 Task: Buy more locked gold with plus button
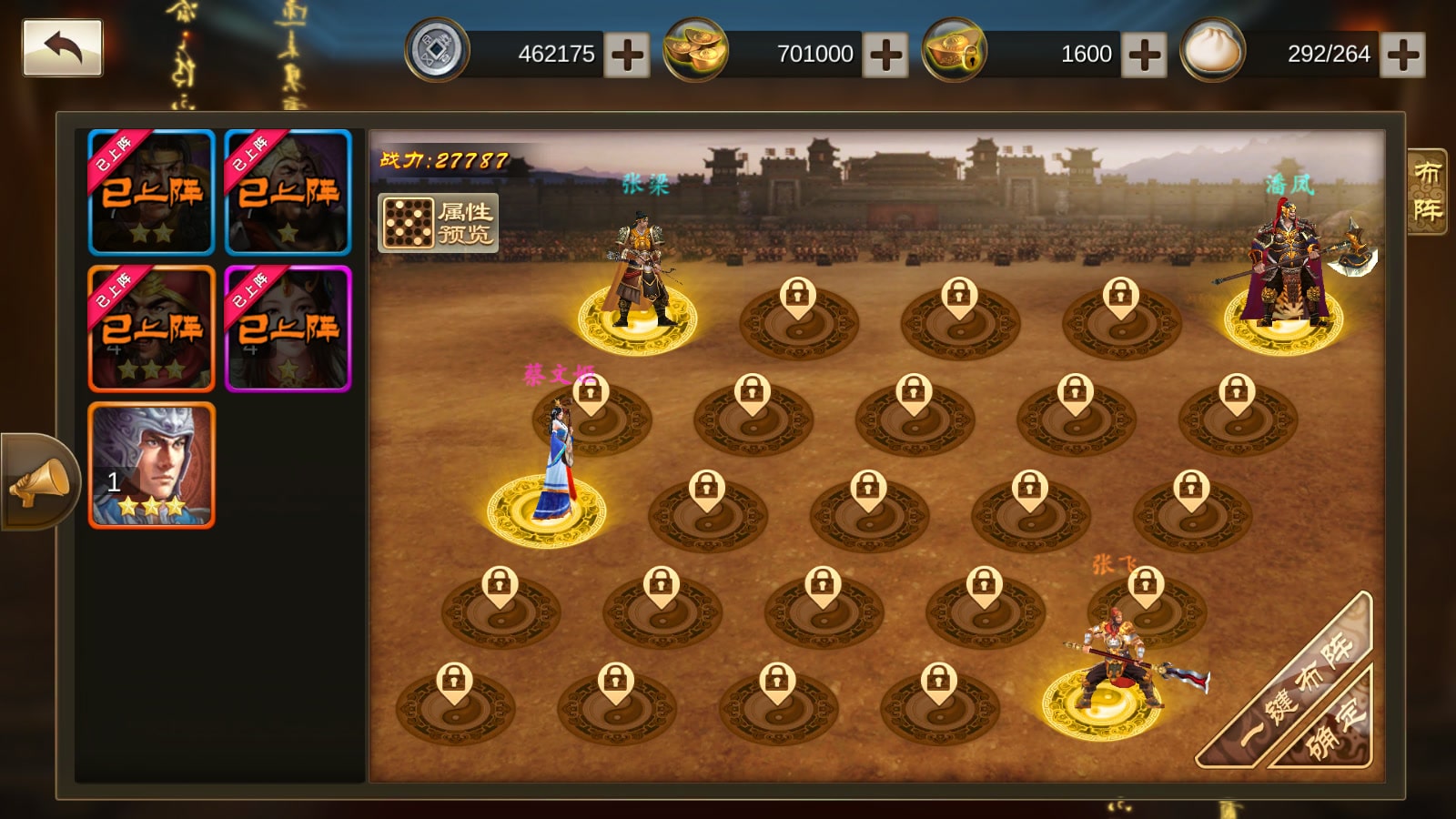click(1144, 55)
